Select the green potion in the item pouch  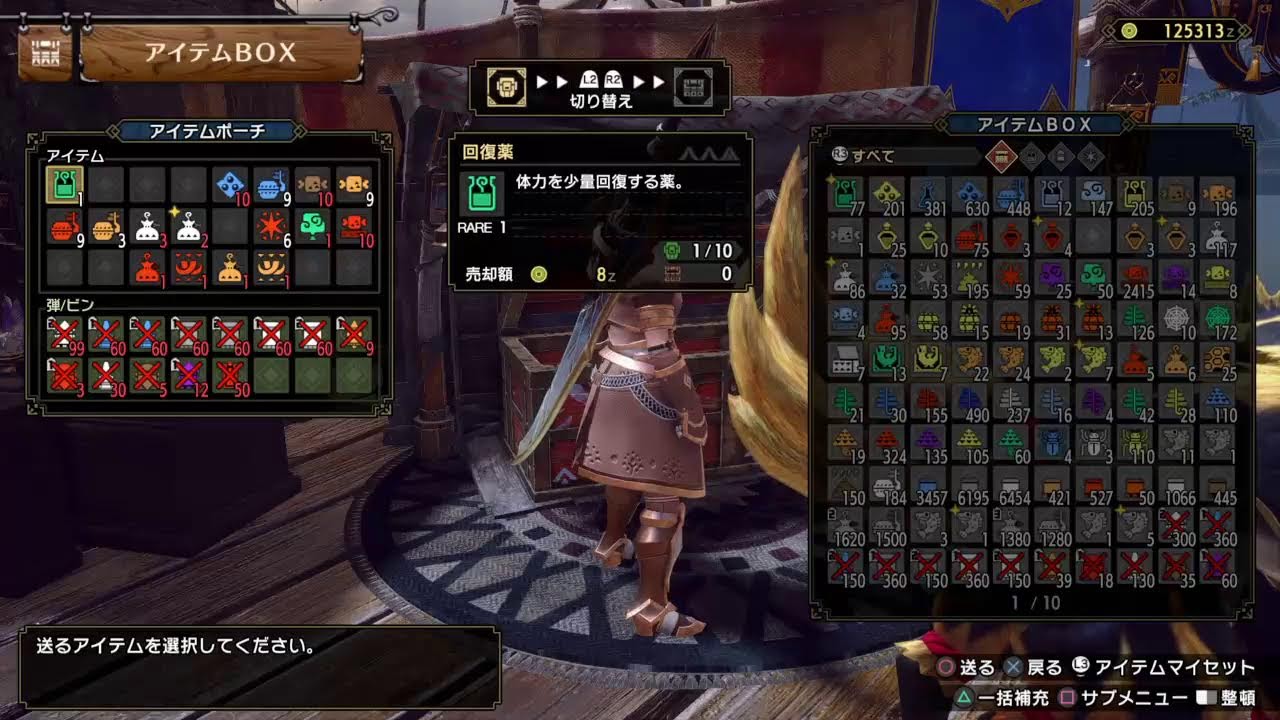coord(65,185)
